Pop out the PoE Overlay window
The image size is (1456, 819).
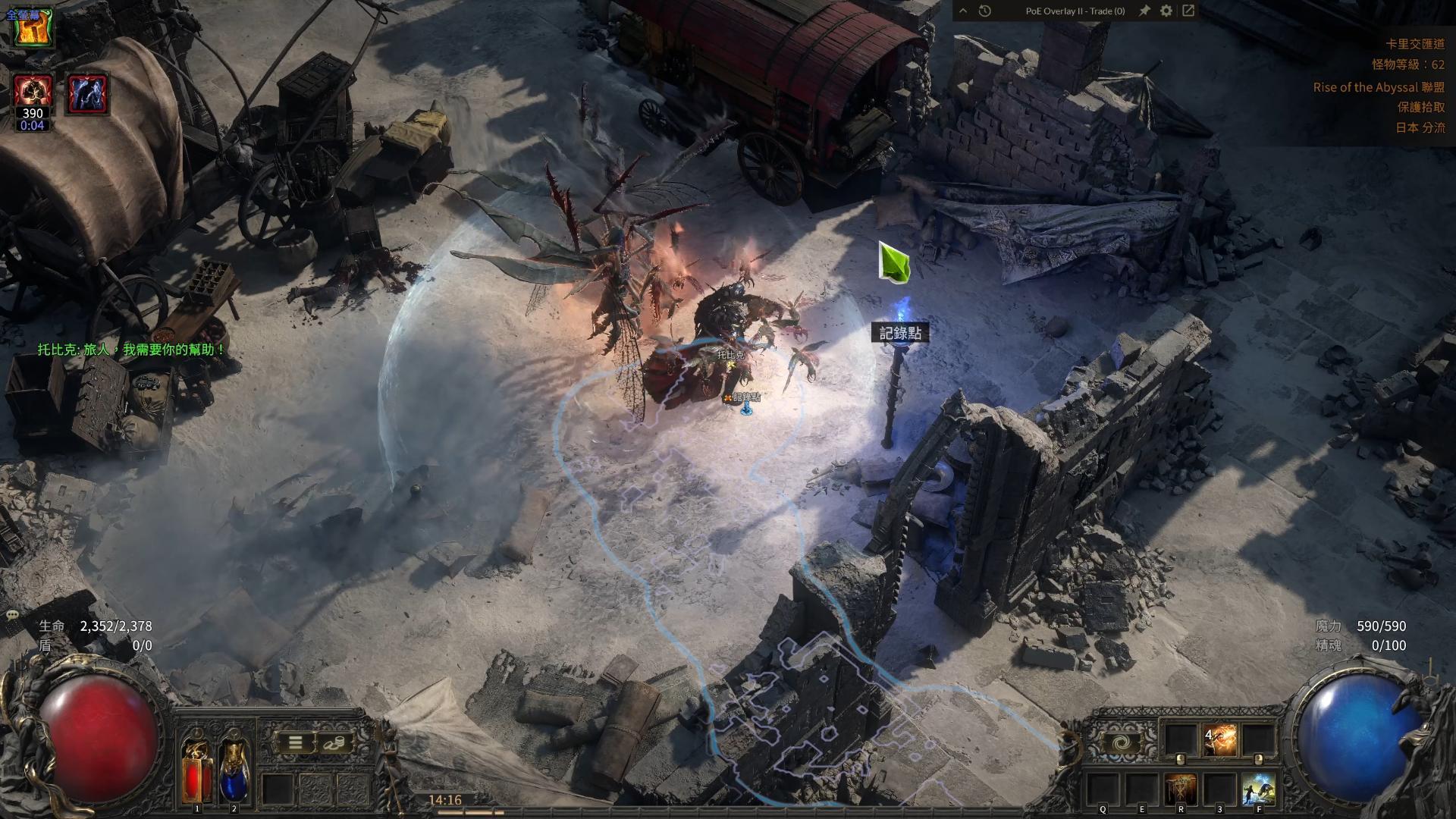coord(1188,11)
